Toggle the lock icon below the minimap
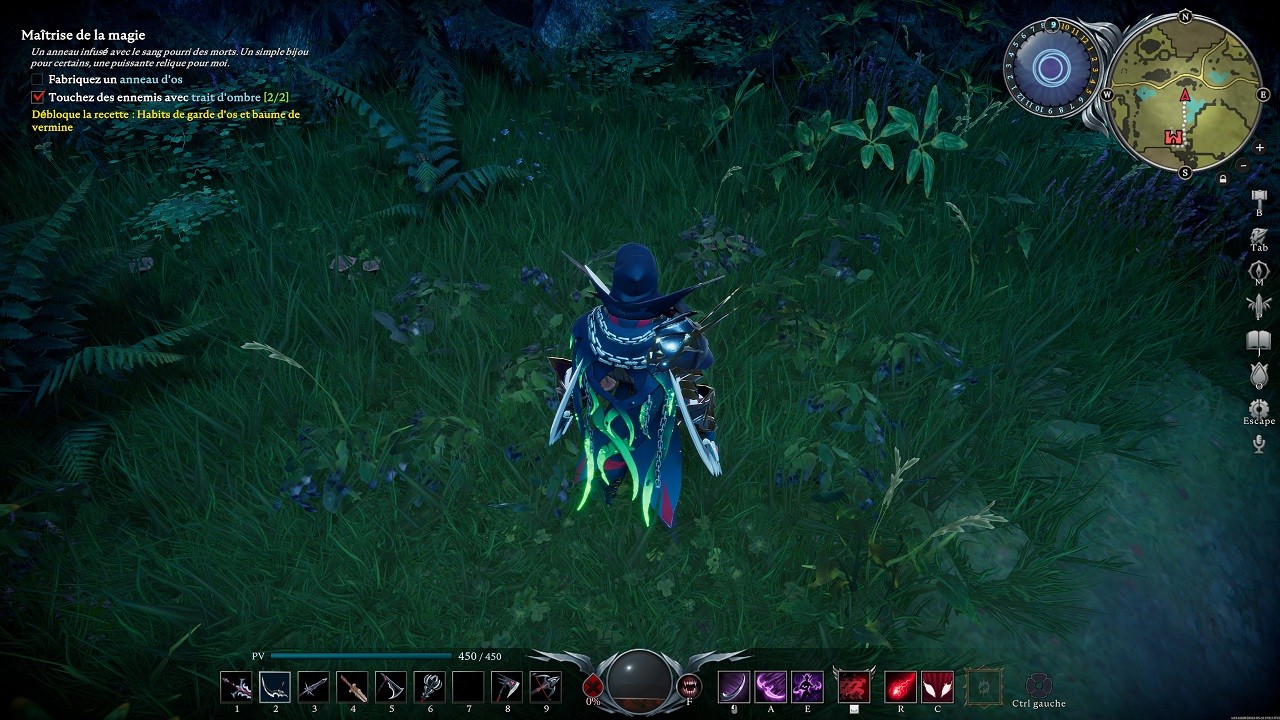This screenshot has height=720, width=1280. pyautogui.click(x=1222, y=176)
